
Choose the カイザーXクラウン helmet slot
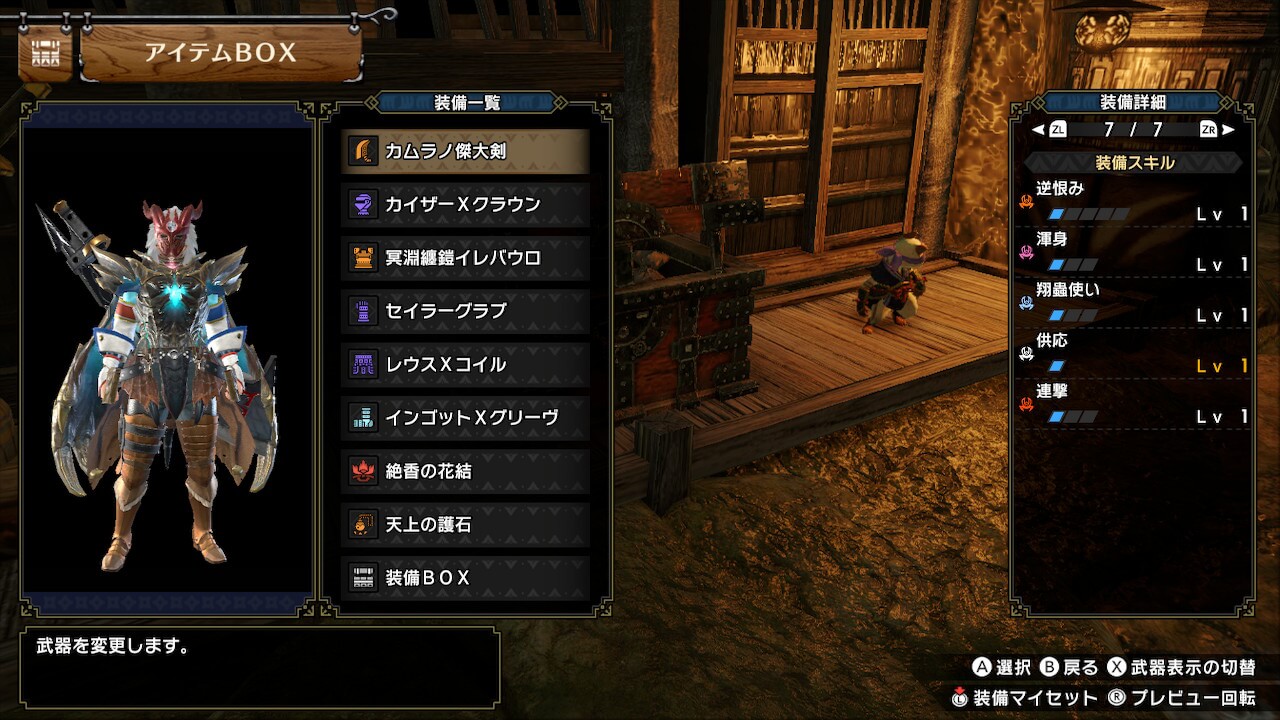pos(465,204)
